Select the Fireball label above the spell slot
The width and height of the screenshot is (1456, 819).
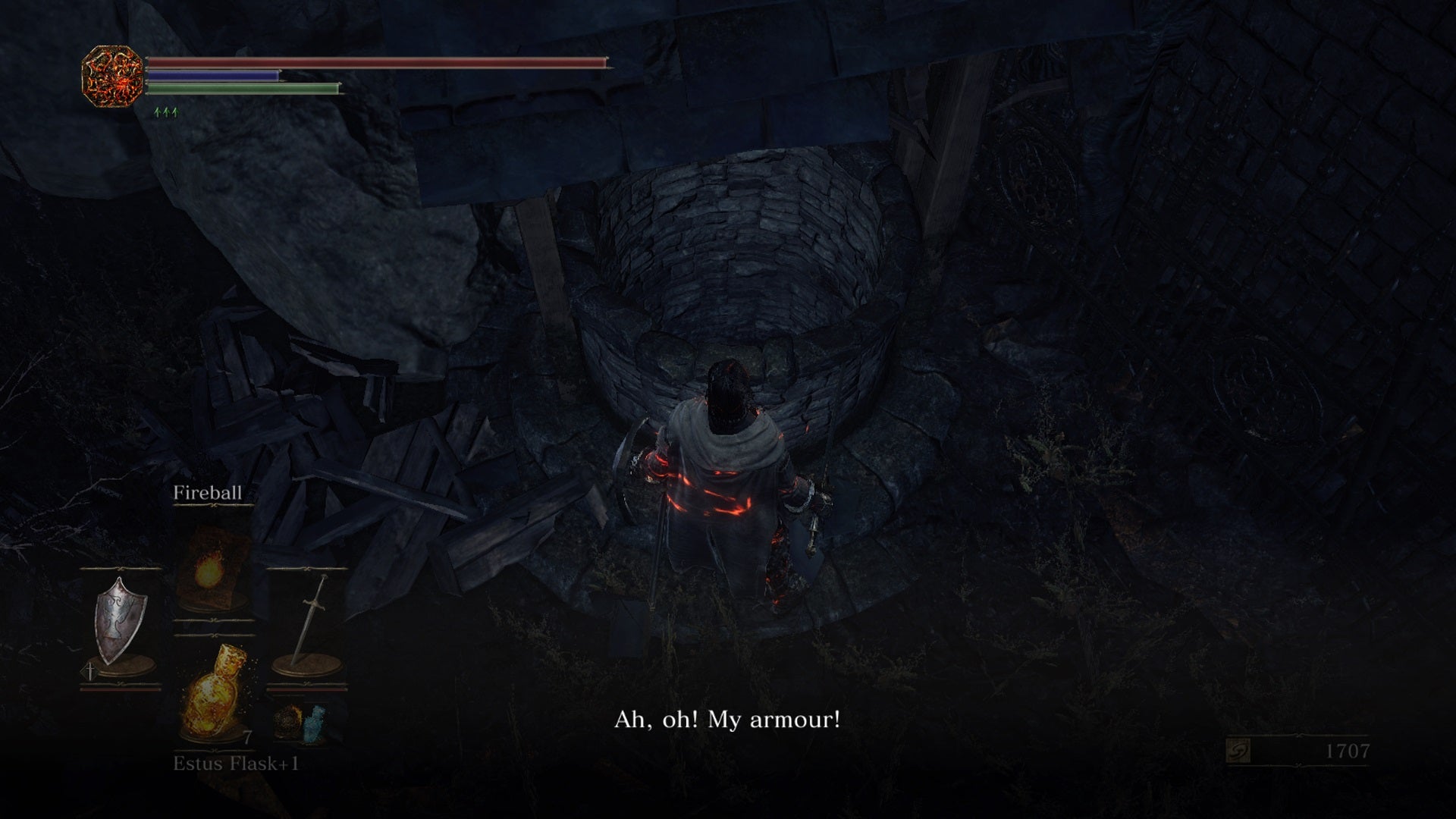208,493
